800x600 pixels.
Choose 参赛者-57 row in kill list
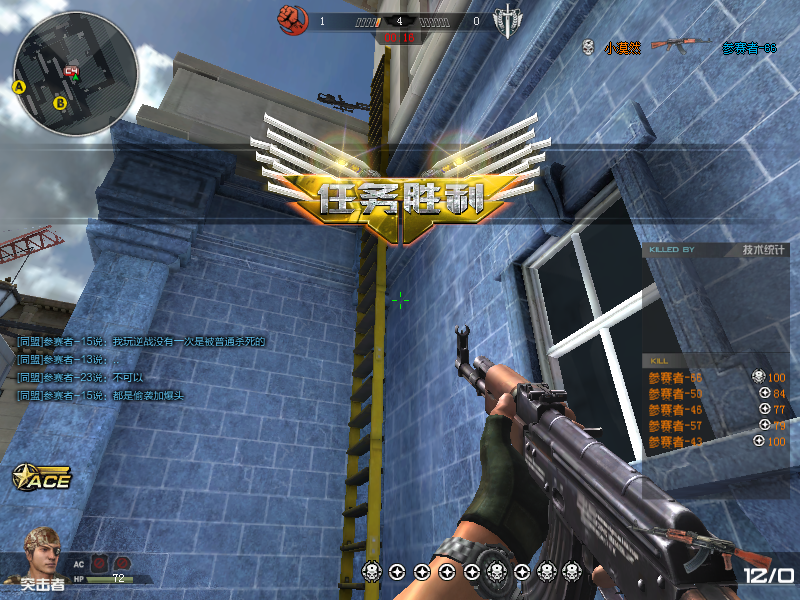(x=675, y=425)
